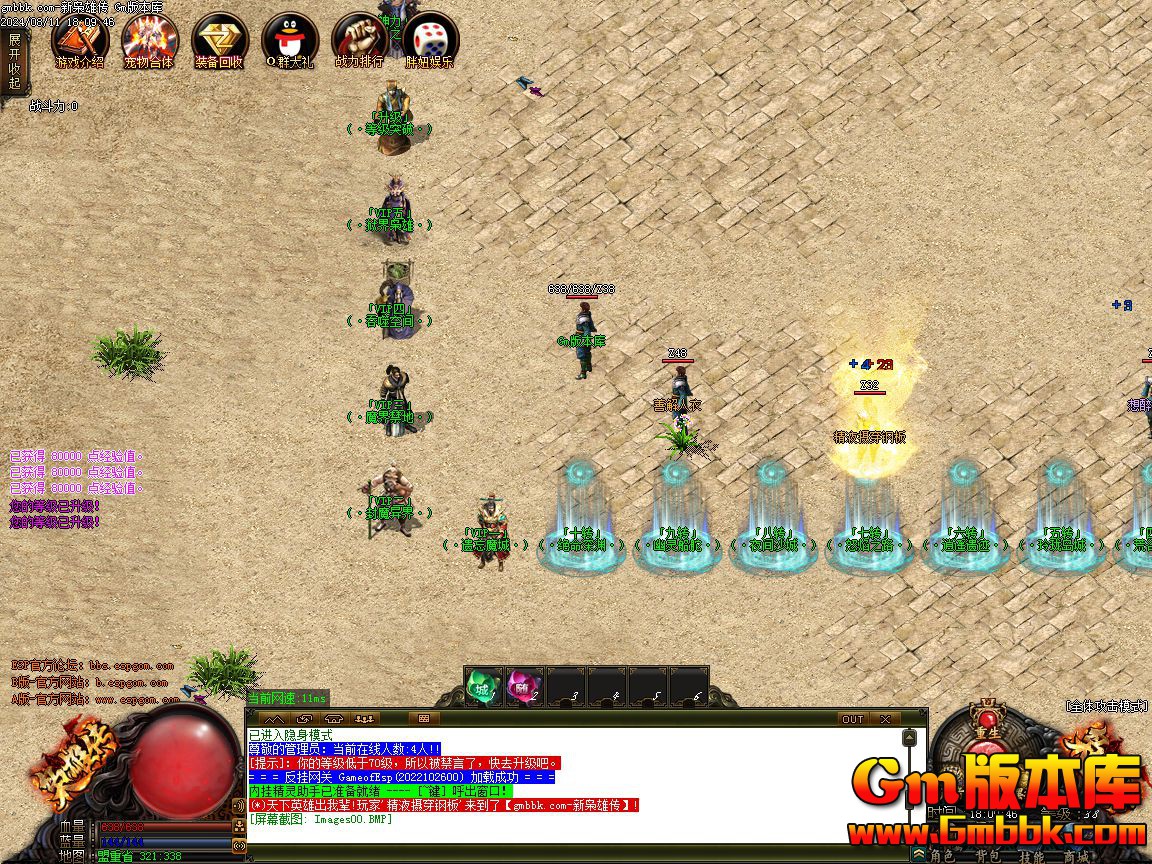
Task: Close the chat panel with X
Action: (x=885, y=719)
